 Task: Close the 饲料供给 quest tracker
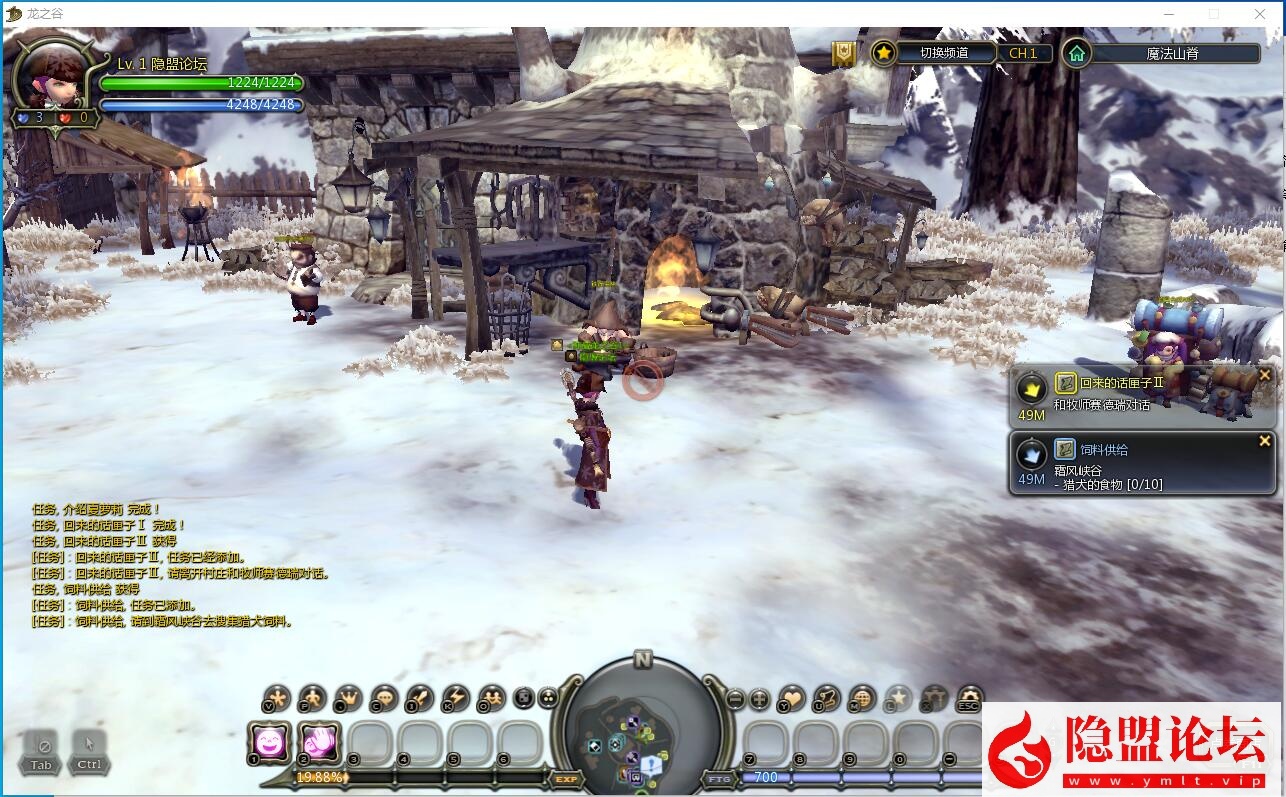[x=1264, y=441]
